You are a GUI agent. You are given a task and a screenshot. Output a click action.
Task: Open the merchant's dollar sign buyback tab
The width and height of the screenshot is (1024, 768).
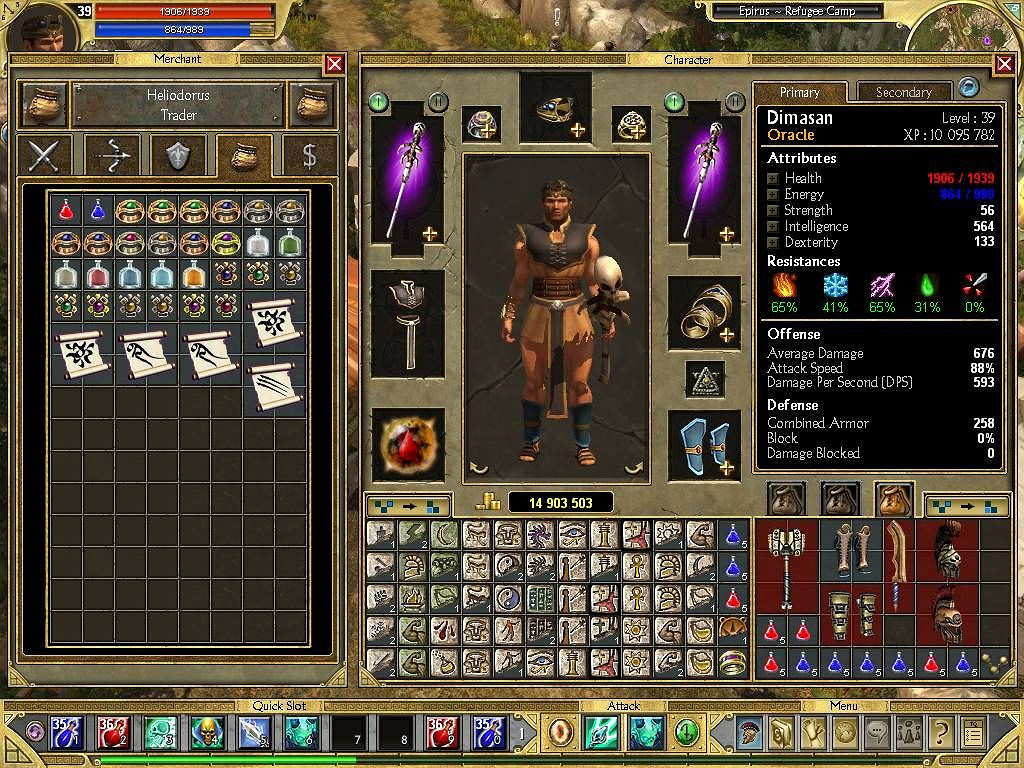pyautogui.click(x=310, y=156)
